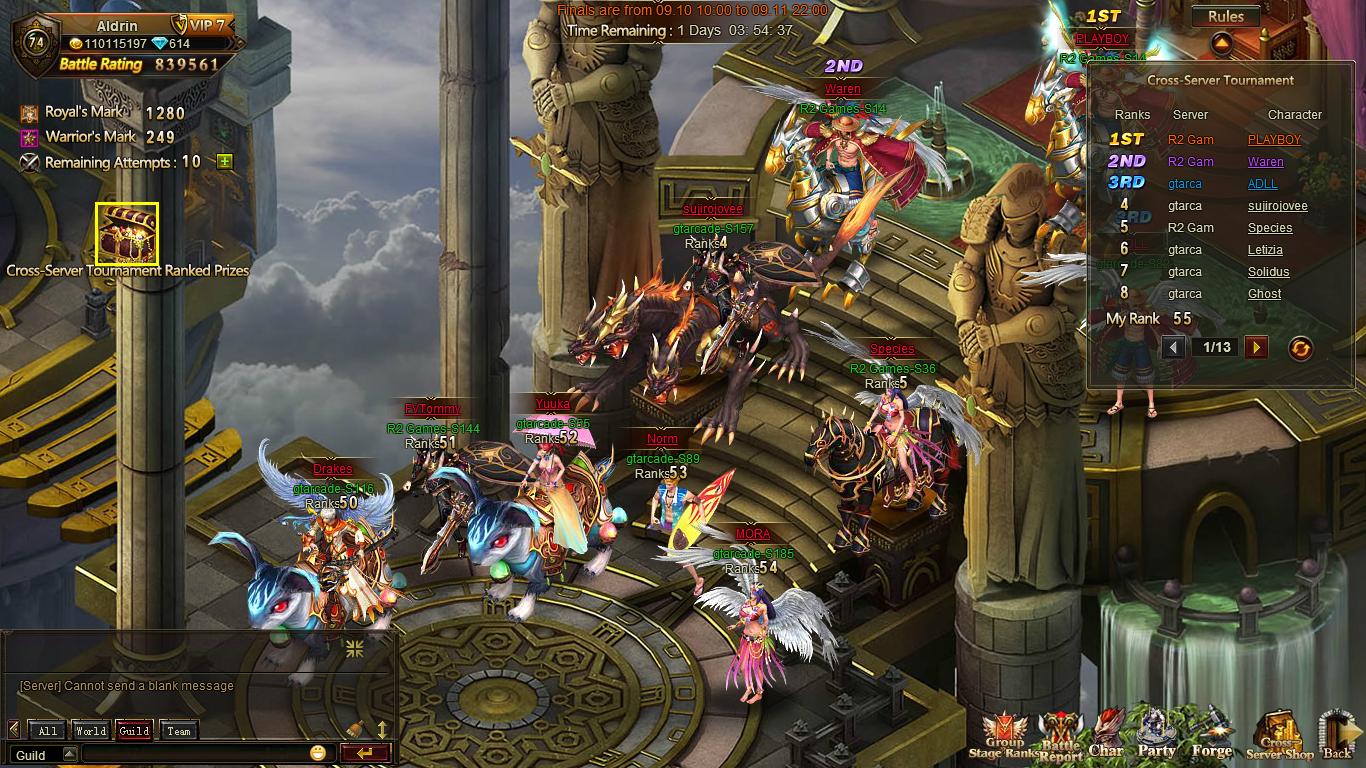This screenshot has height=768, width=1366.
Task: Leave via the Back button
Action: pyautogui.click(x=1337, y=737)
